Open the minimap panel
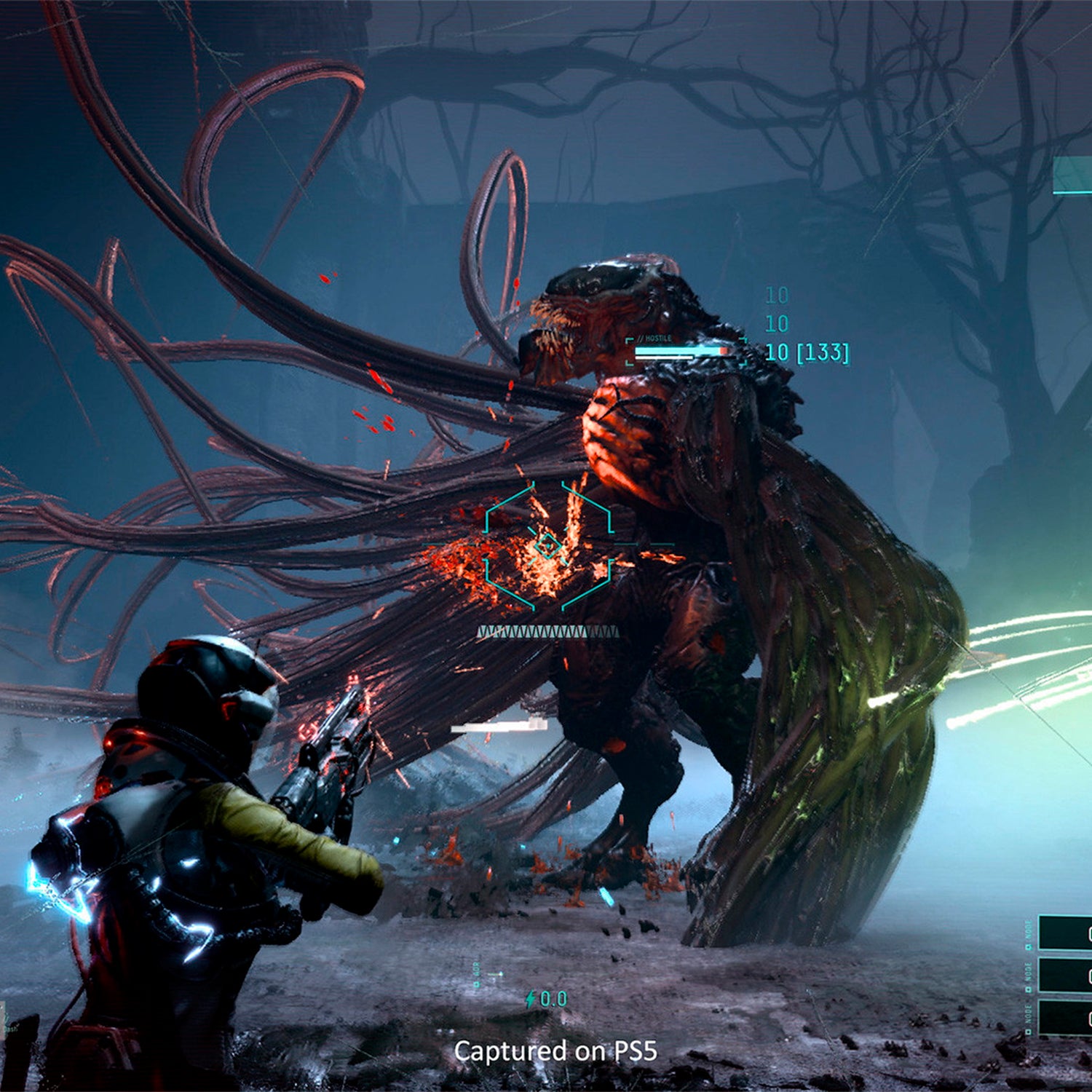1092x1092 pixels. click(x=1073, y=175)
